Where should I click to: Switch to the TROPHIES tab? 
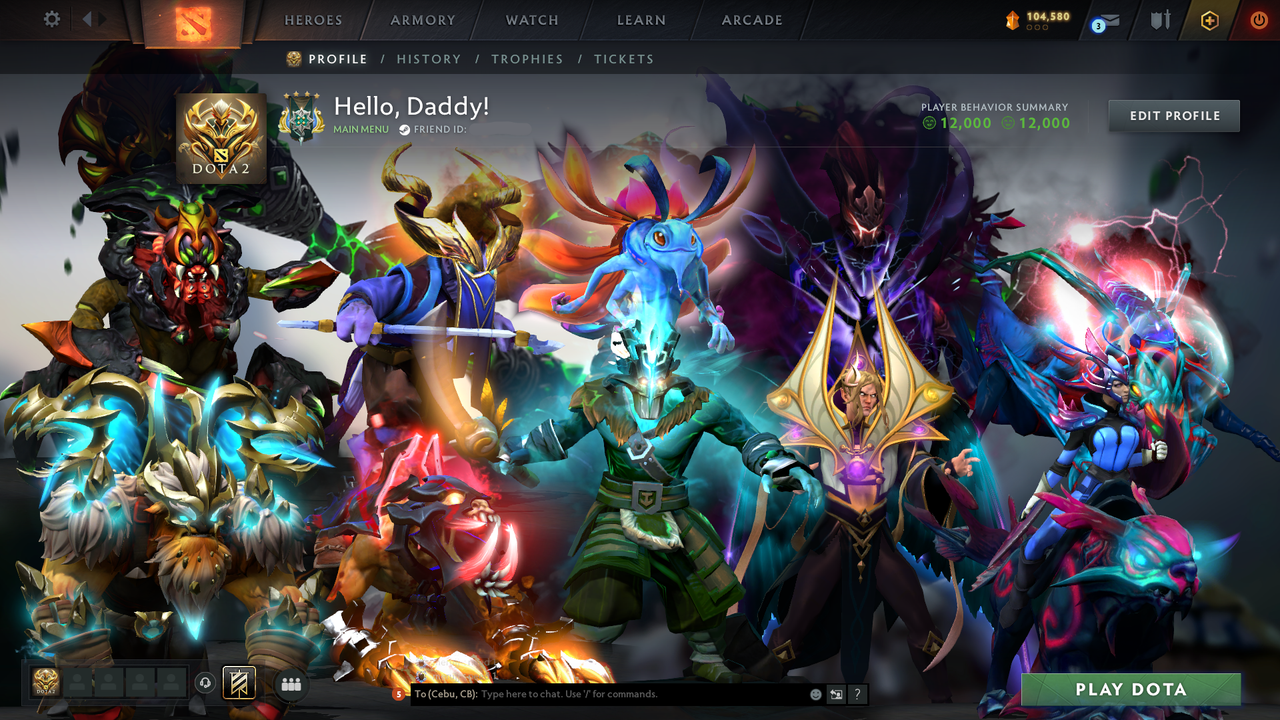[528, 59]
